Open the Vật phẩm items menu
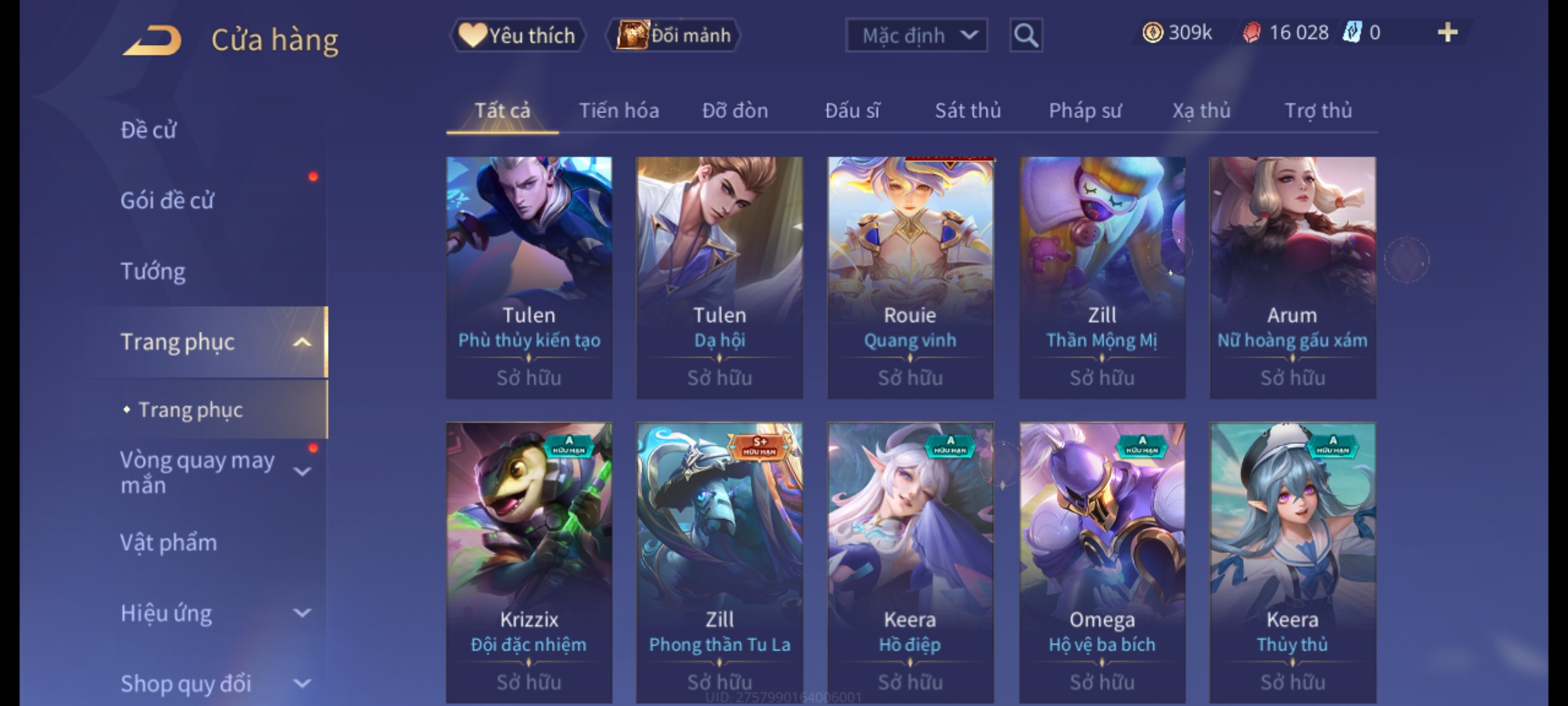Viewport: 1568px width, 706px height. click(x=169, y=543)
